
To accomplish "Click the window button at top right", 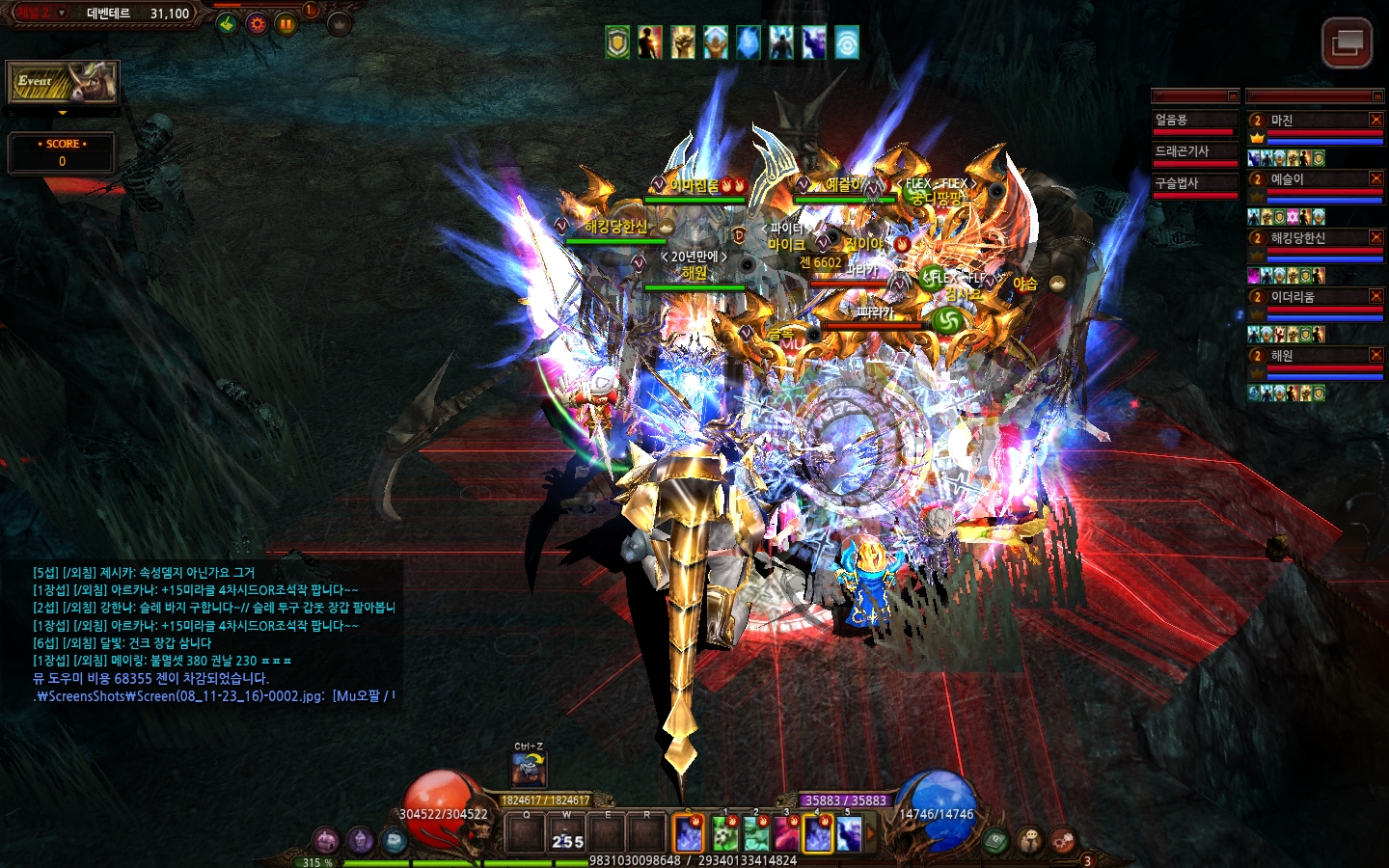I will tap(1347, 42).
